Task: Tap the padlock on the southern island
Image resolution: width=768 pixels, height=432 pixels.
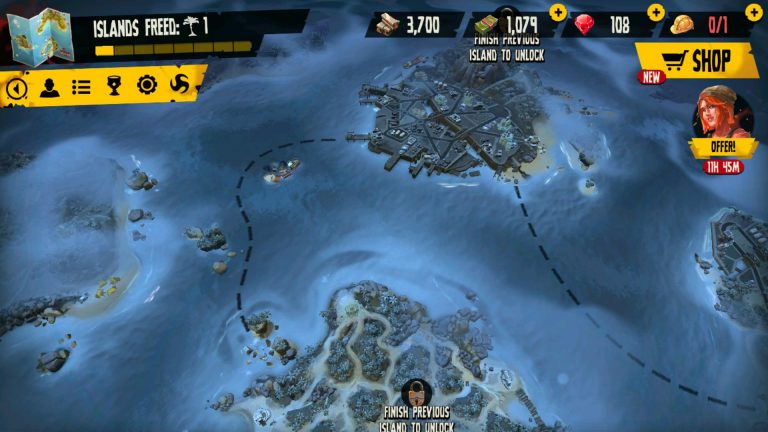Action: (x=416, y=391)
